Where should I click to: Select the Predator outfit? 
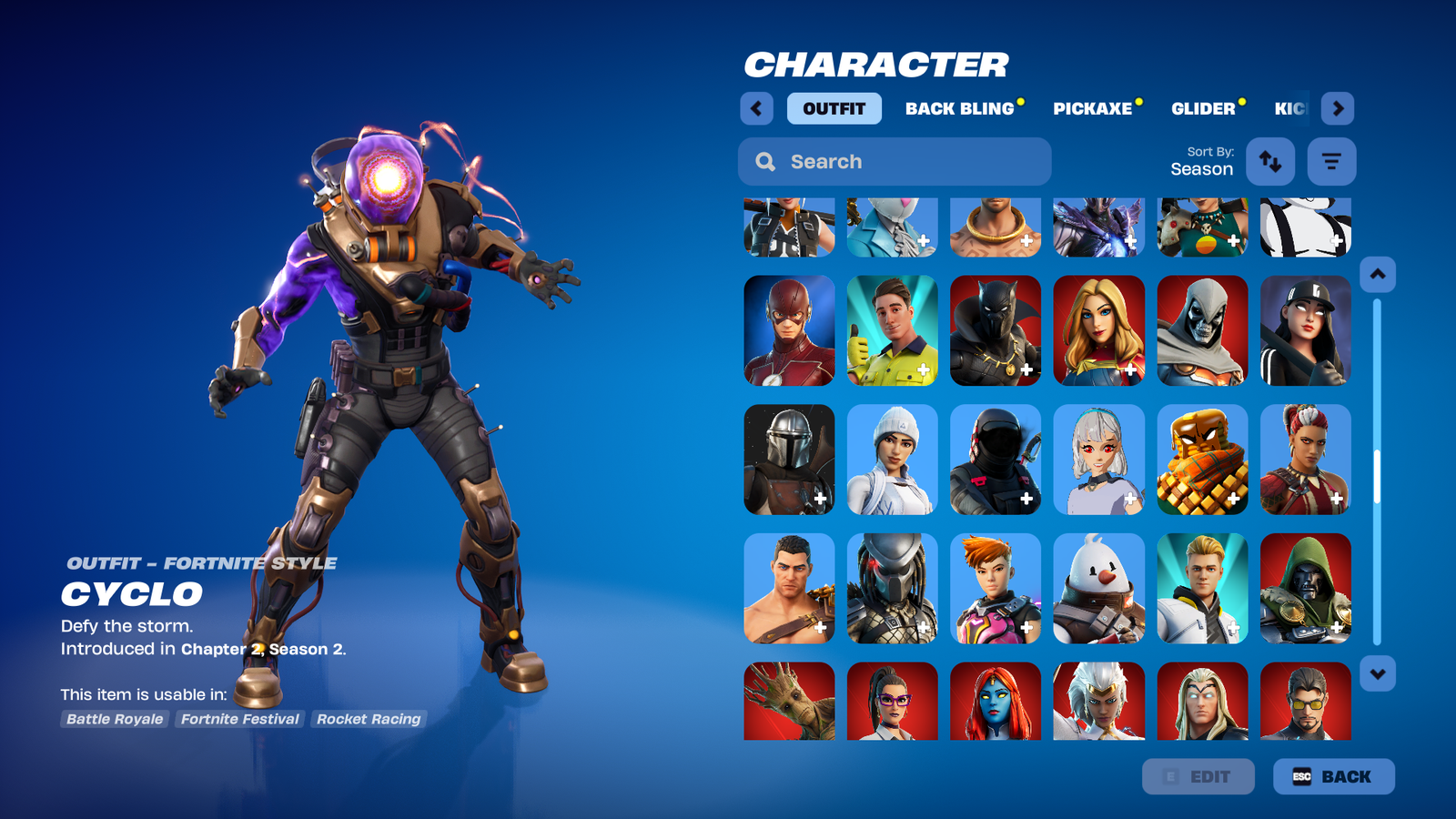(892, 589)
